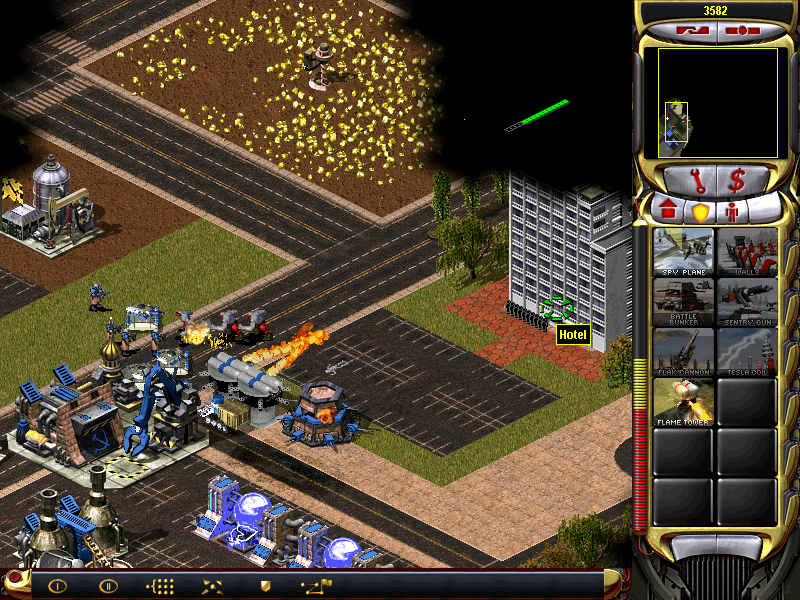Select the Spy Plane build icon

click(x=683, y=252)
